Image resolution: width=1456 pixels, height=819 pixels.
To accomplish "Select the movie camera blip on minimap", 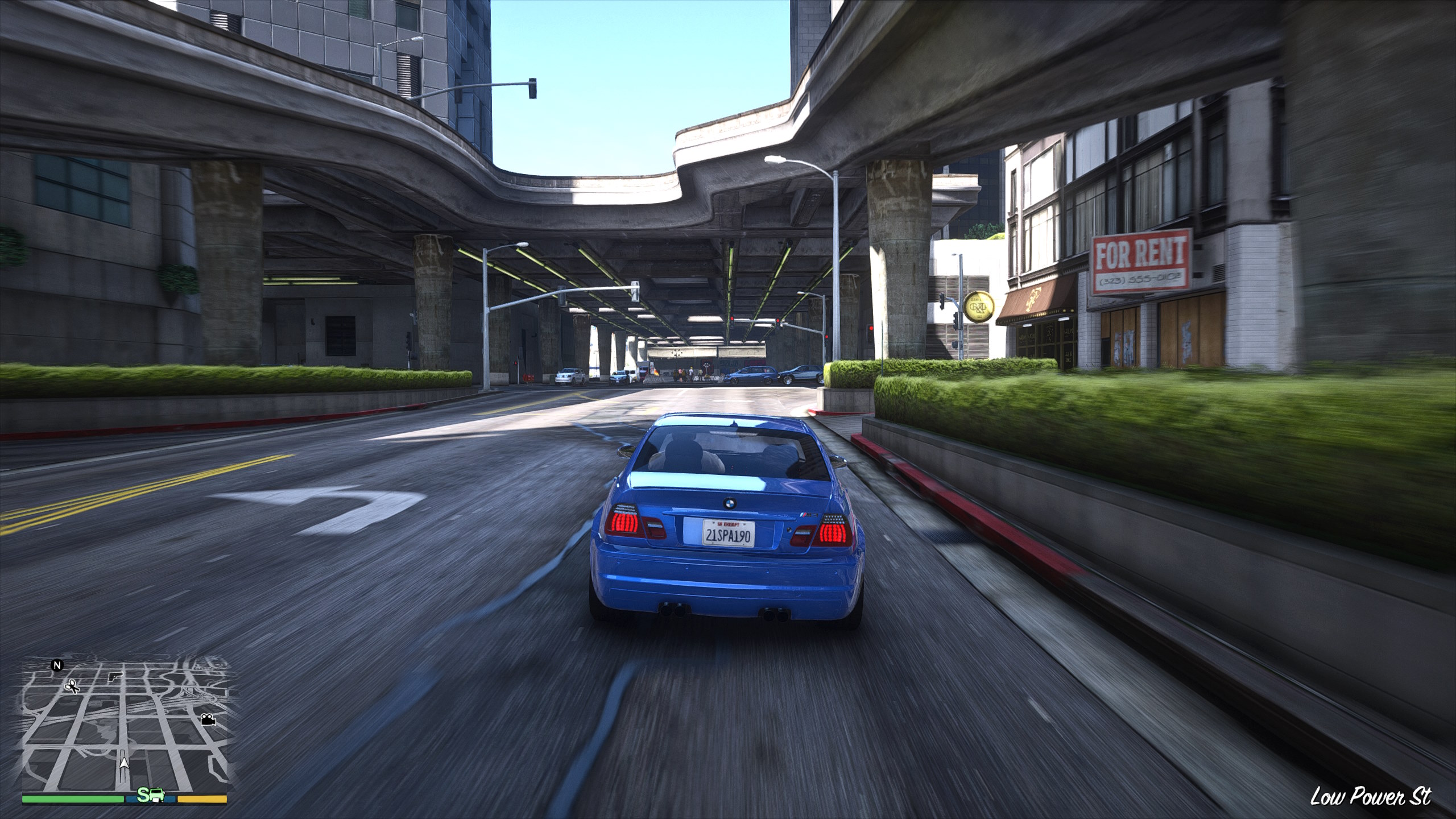I will [x=208, y=719].
